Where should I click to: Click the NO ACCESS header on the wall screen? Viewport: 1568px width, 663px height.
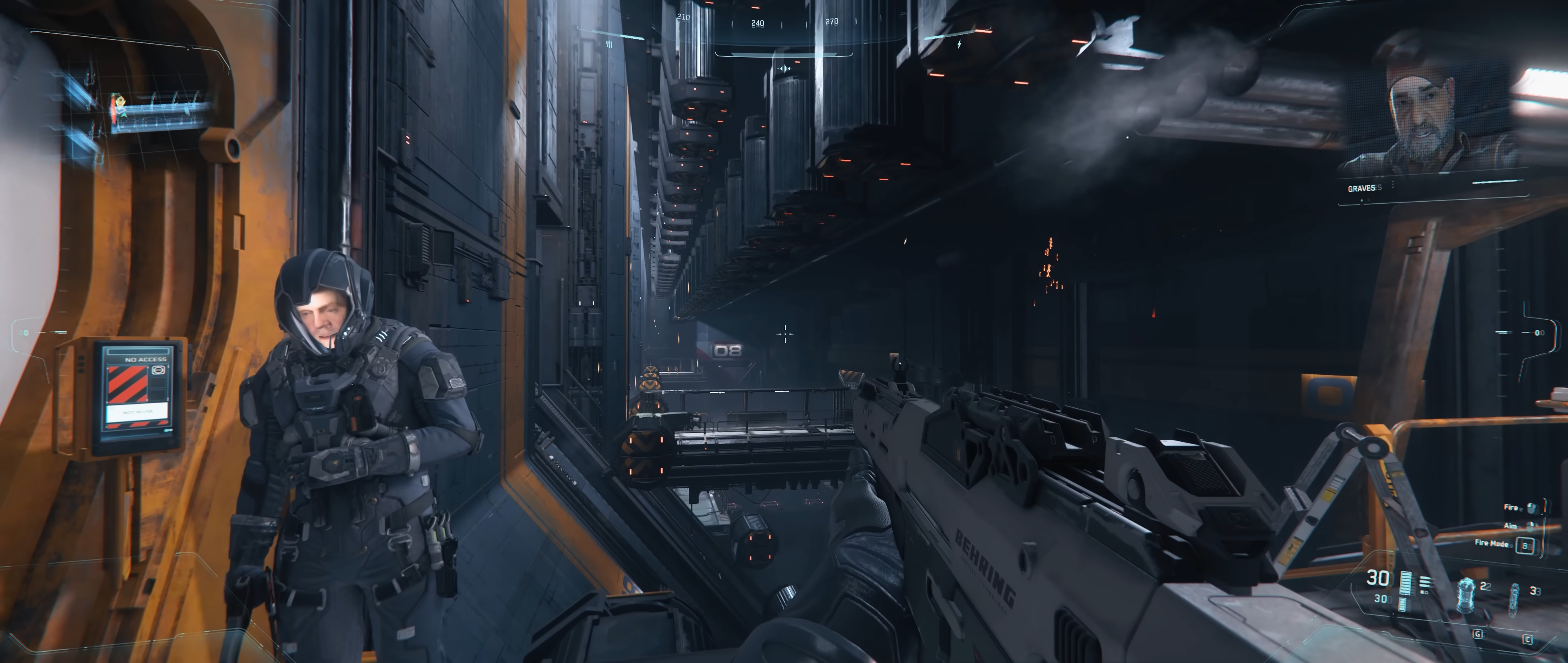point(145,360)
